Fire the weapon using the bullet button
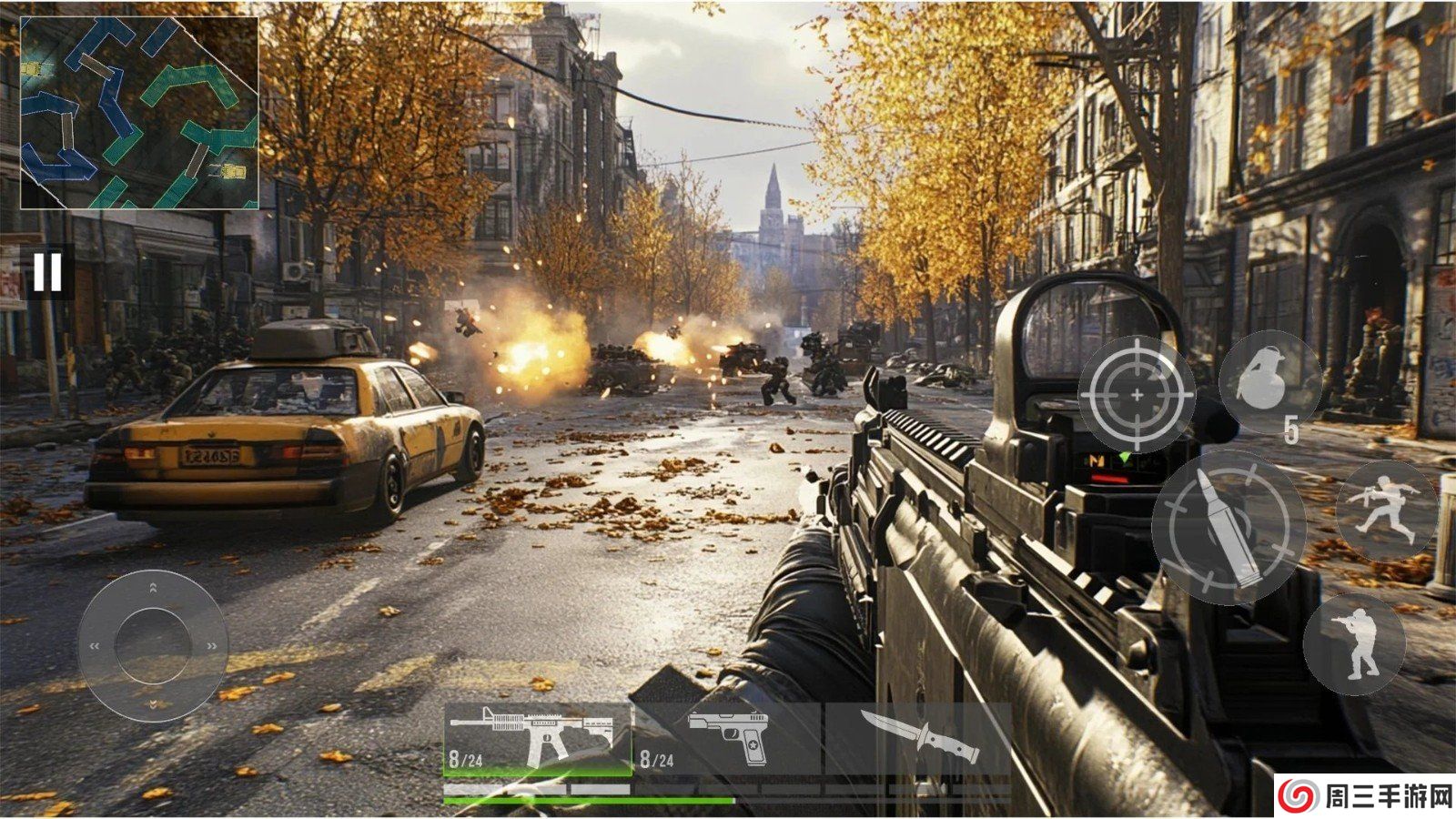This screenshot has height=819, width=1456. pyautogui.click(x=1228, y=527)
